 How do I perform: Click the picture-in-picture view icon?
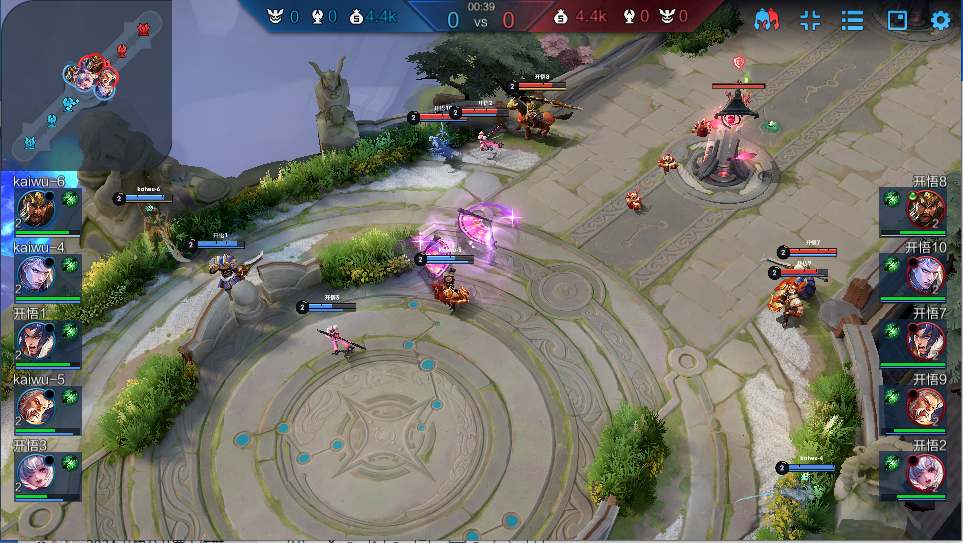click(897, 20)
